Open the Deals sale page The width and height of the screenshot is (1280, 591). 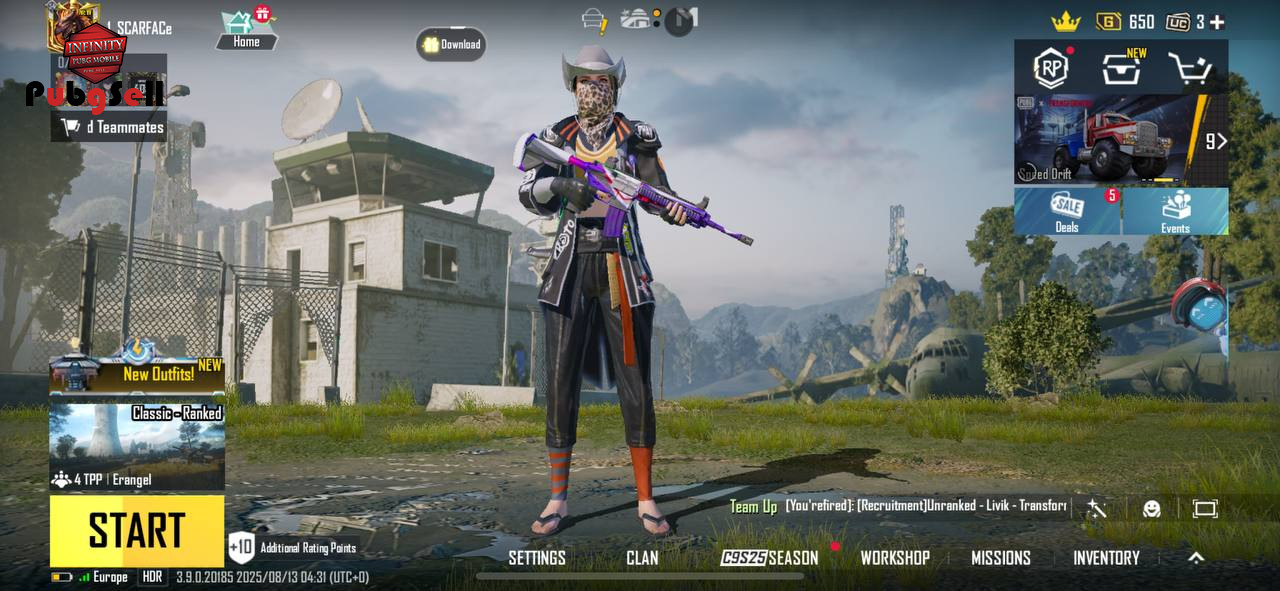tap(1067, 211)
